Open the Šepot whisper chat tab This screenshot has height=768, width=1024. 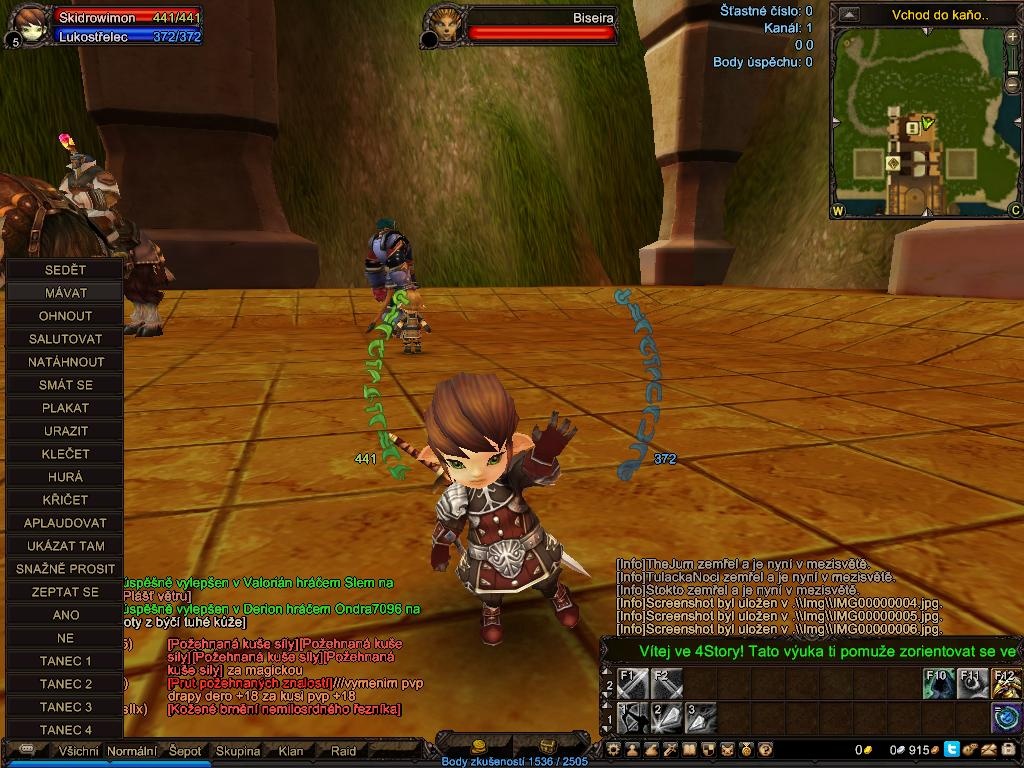[x=185, y=751]
